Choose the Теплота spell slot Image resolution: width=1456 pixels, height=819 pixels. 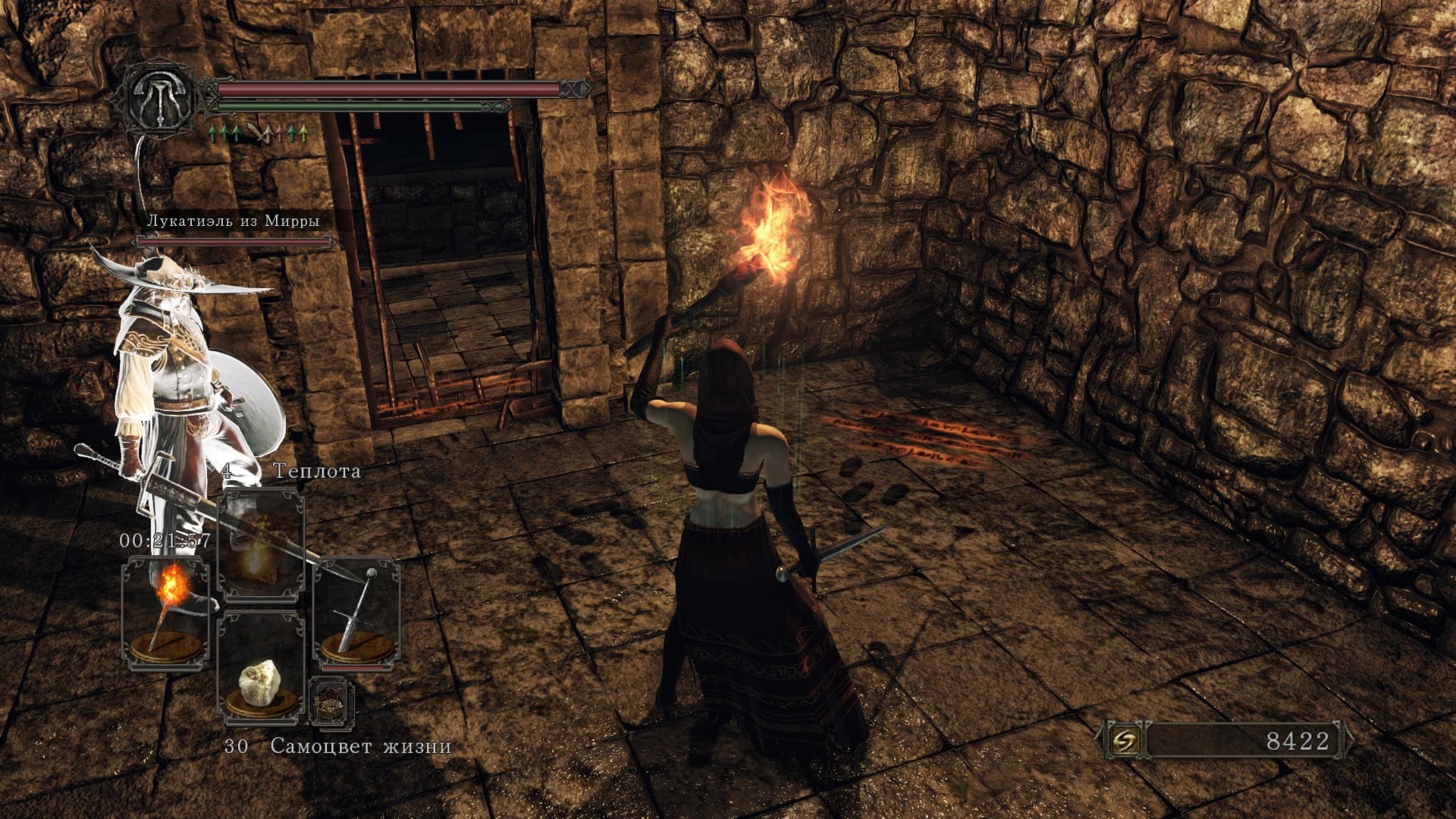pos(261,544)
